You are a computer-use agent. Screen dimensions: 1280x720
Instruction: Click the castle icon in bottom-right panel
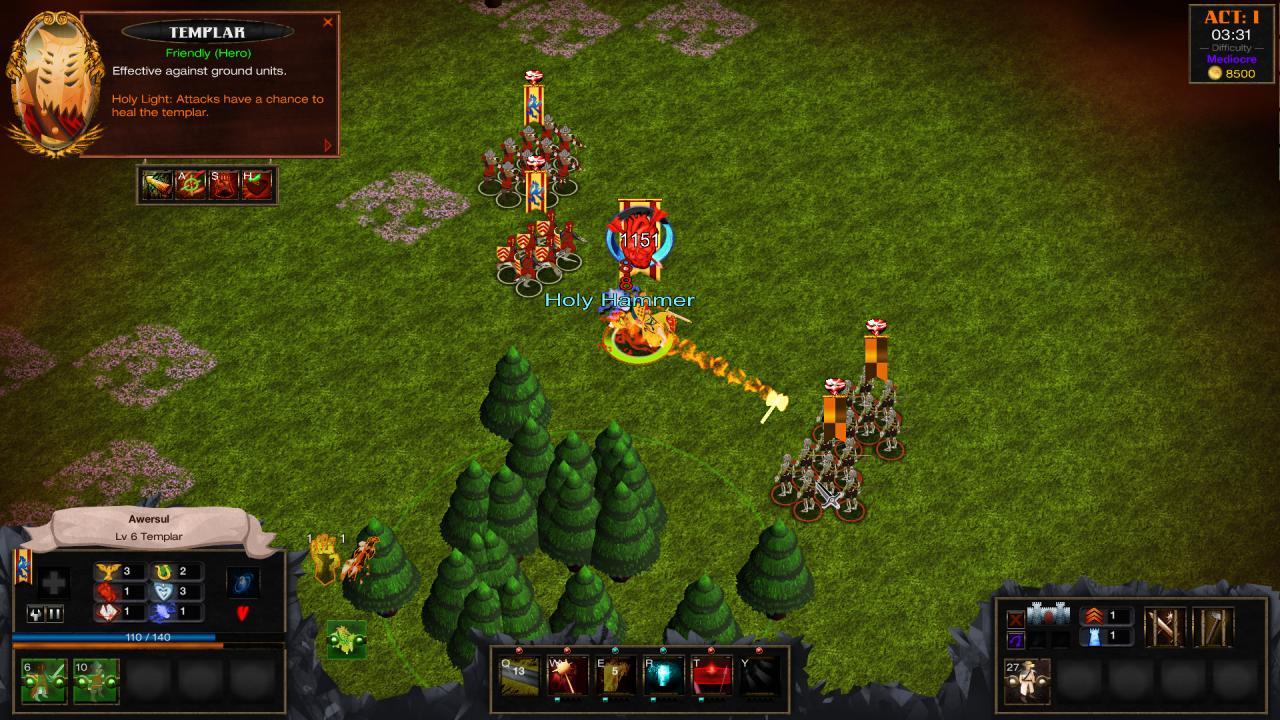click(1048, 614)
